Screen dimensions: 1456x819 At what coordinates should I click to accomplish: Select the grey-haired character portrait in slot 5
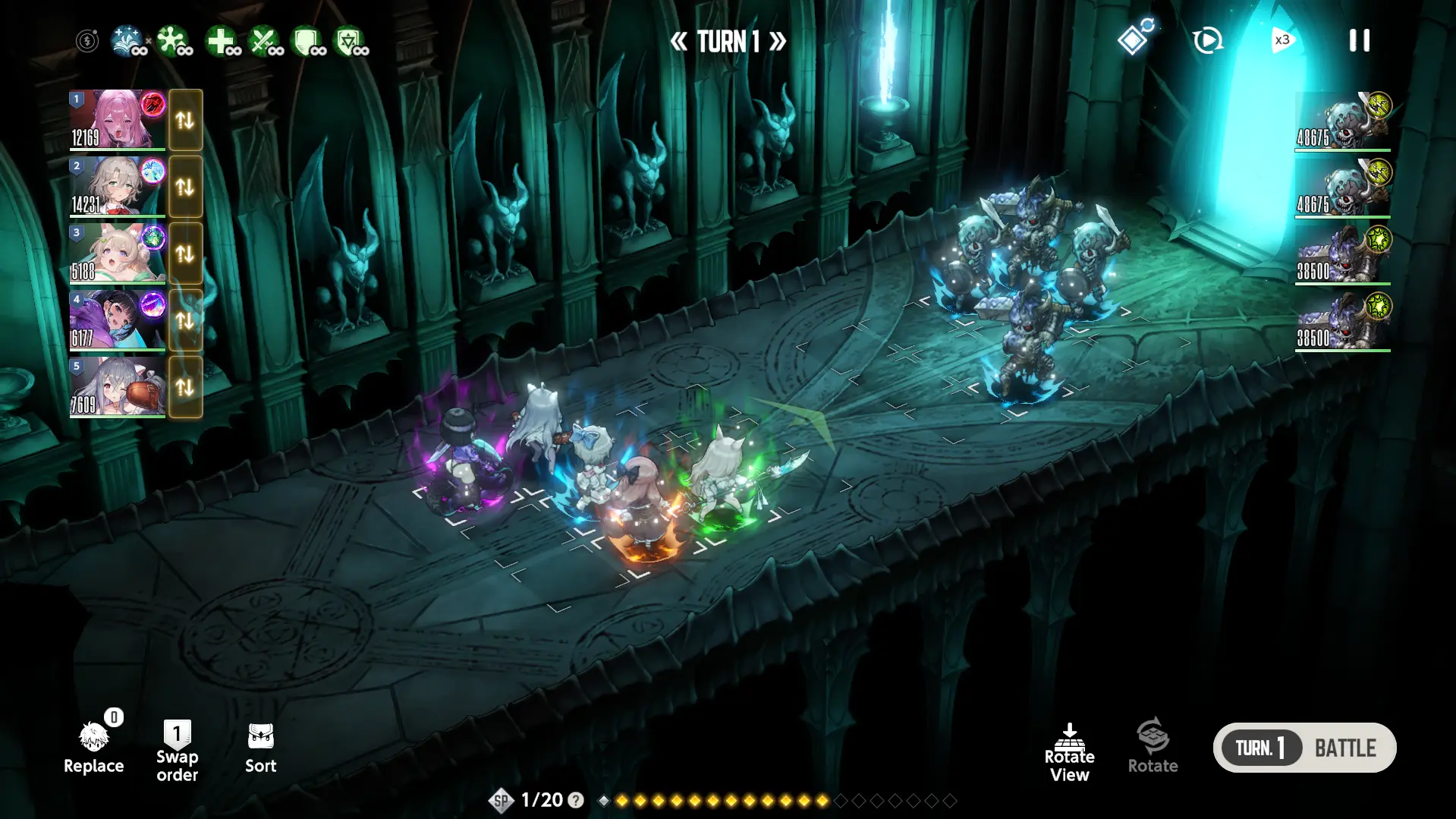point(117,386)
